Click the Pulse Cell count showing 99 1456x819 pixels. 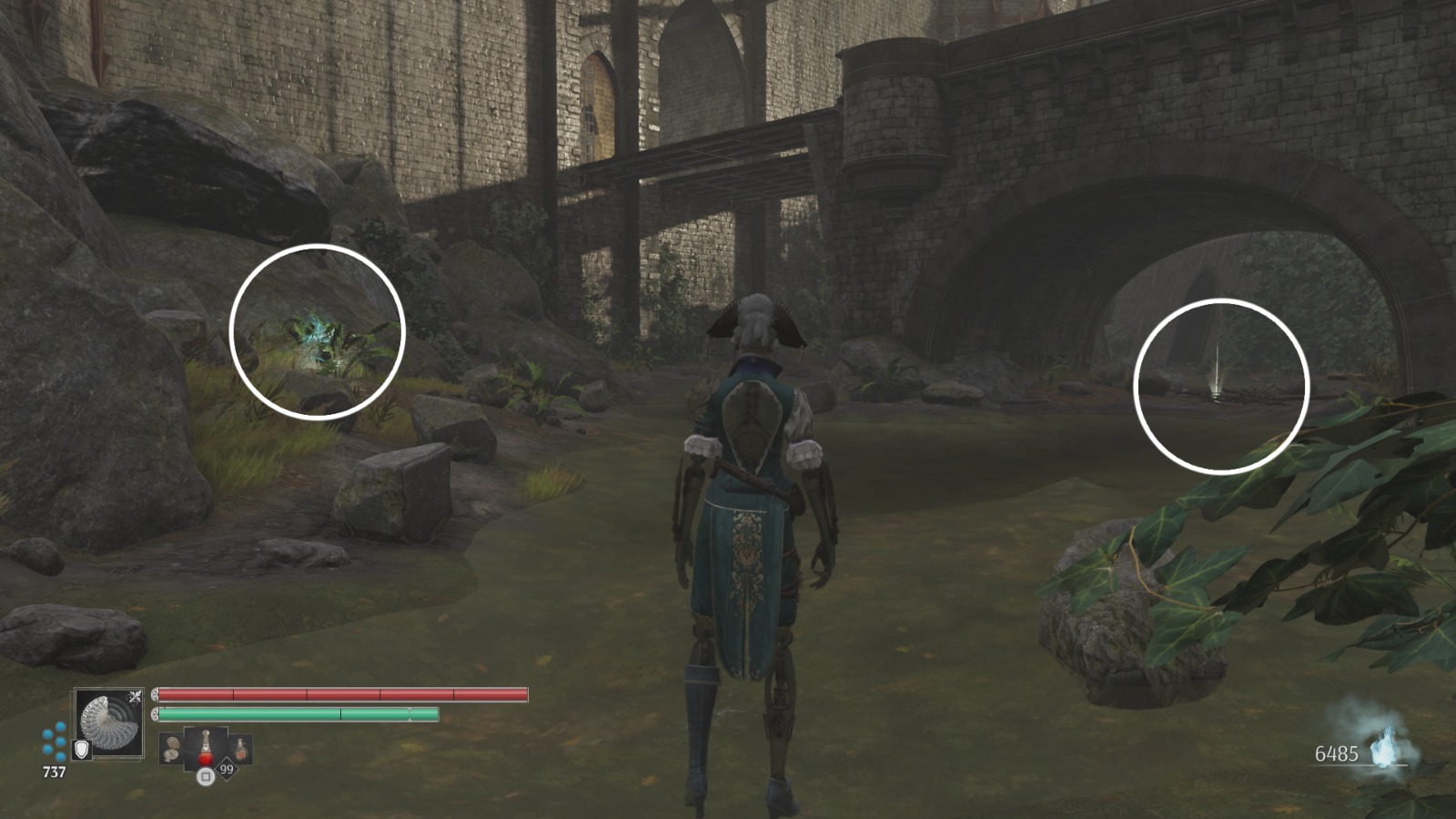click(x=227, y=768)
